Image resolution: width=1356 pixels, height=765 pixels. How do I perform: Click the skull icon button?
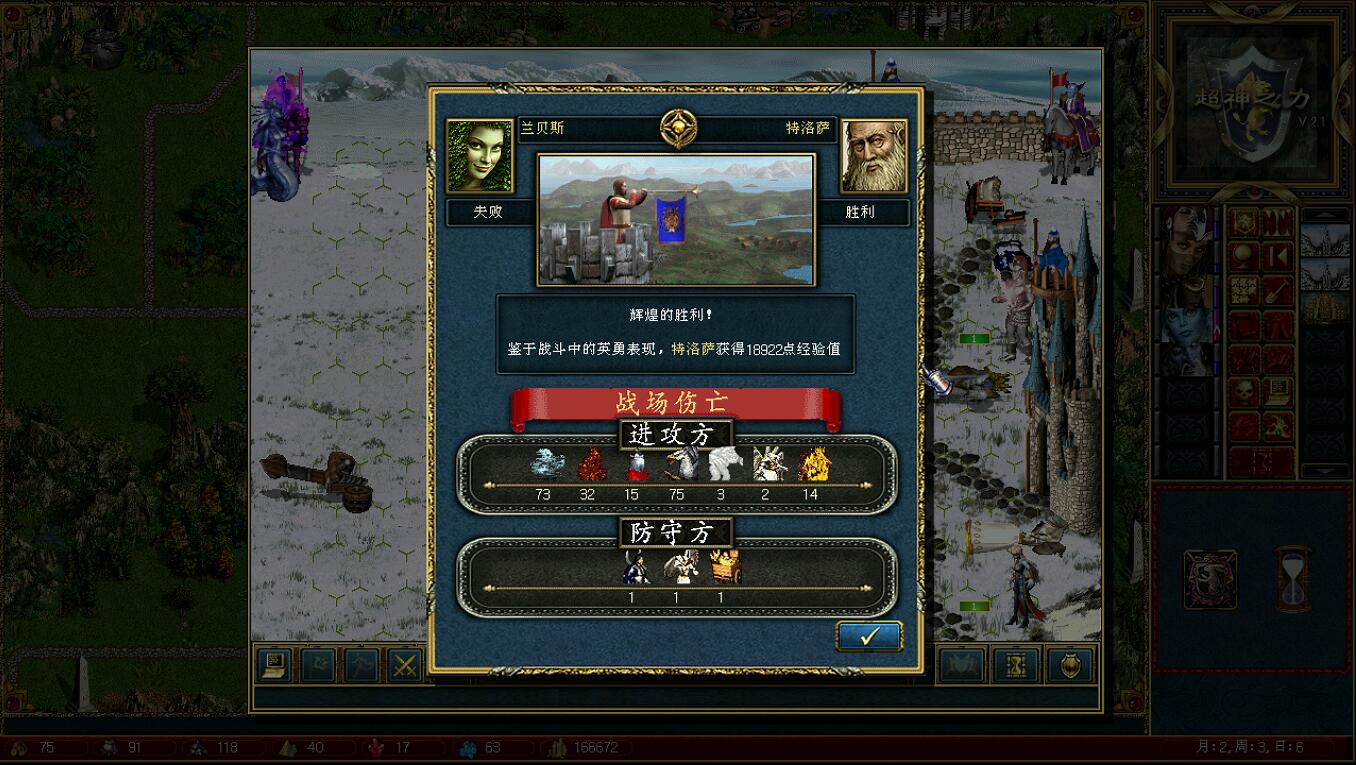pyautogui.click(x=1244, y=393)
